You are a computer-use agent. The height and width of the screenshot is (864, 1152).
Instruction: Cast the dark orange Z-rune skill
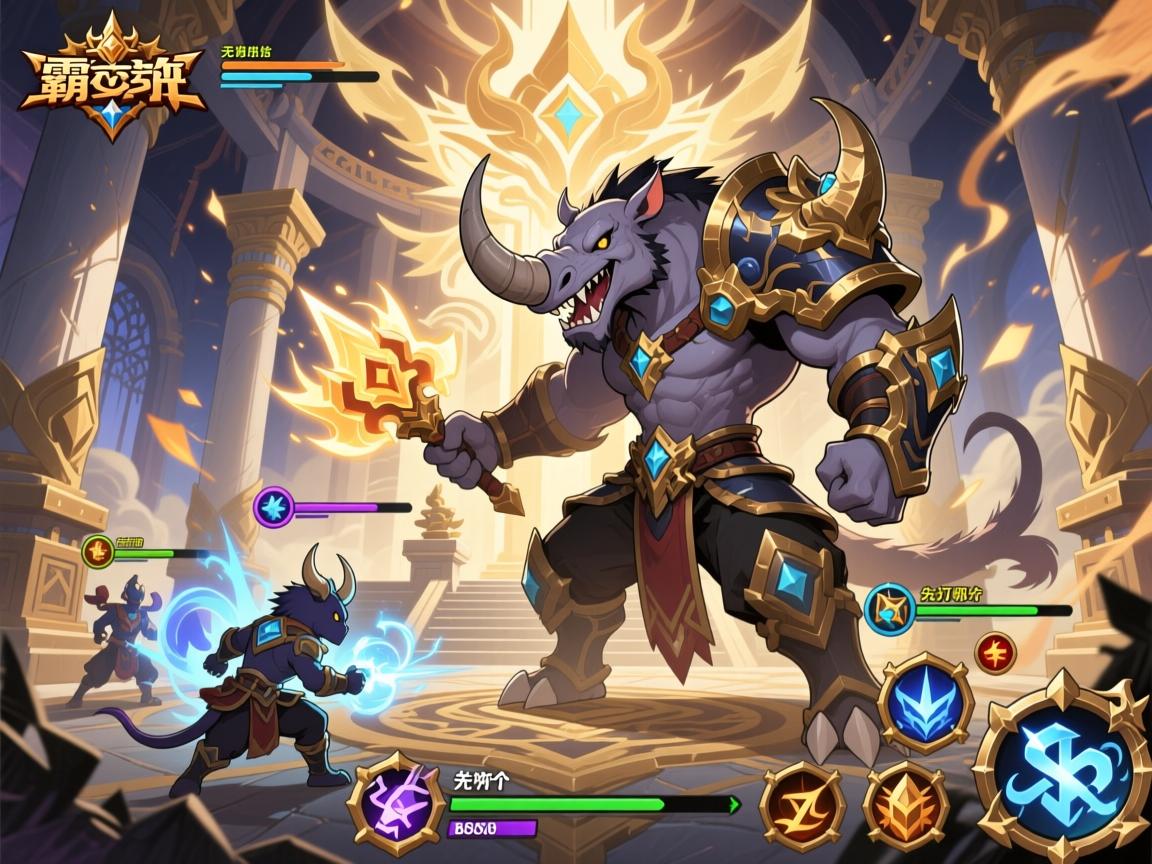pyautogui.click(x=803, y=805)
